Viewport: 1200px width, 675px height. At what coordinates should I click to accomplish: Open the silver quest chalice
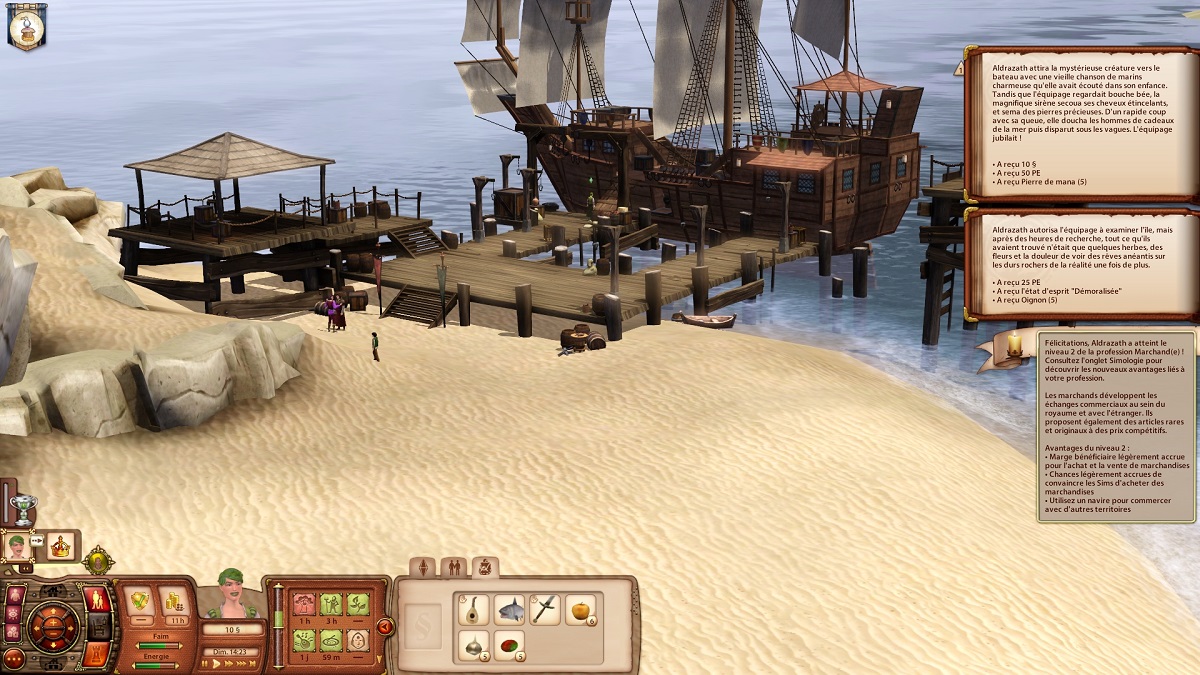[23, 507]
